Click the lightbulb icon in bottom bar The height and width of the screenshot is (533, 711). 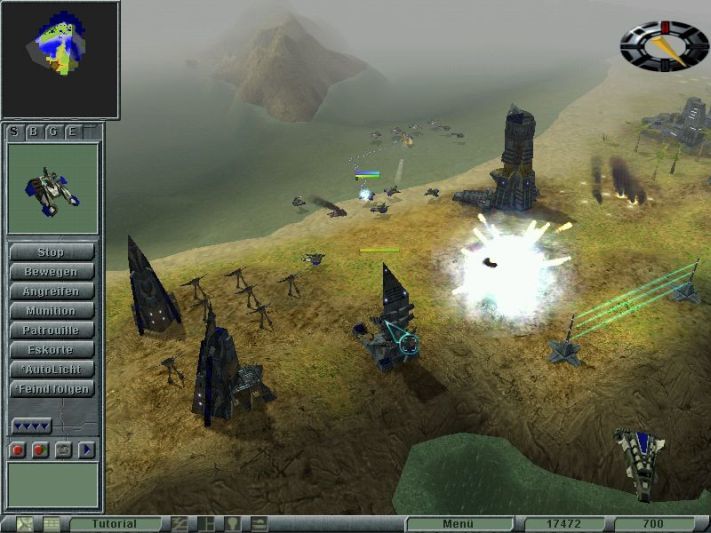(233, 524)
